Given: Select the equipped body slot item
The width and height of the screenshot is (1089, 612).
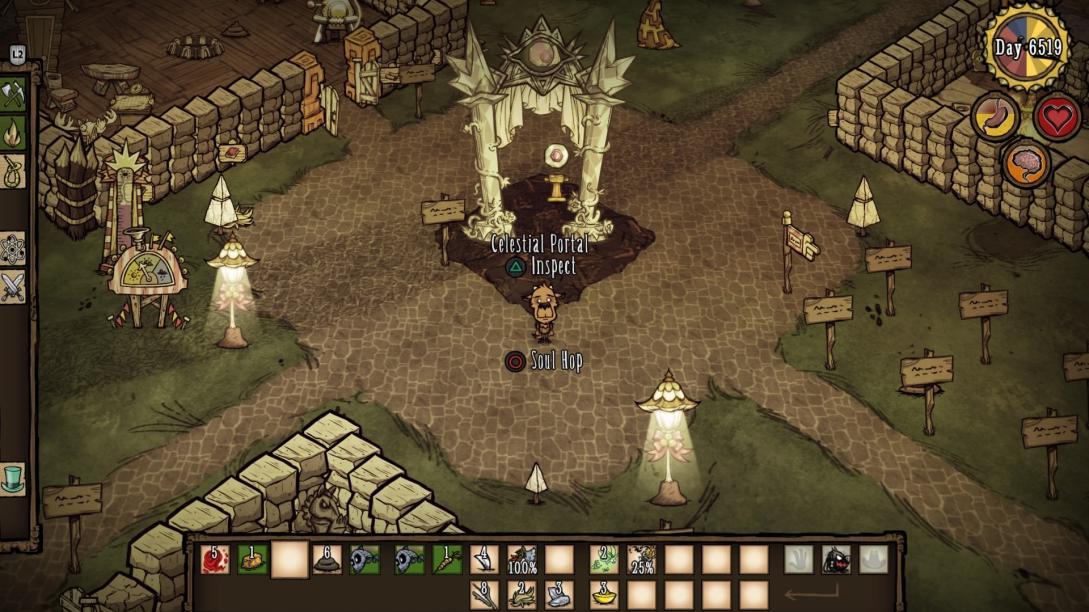Looking at the screenshot, I should point(835,560).
